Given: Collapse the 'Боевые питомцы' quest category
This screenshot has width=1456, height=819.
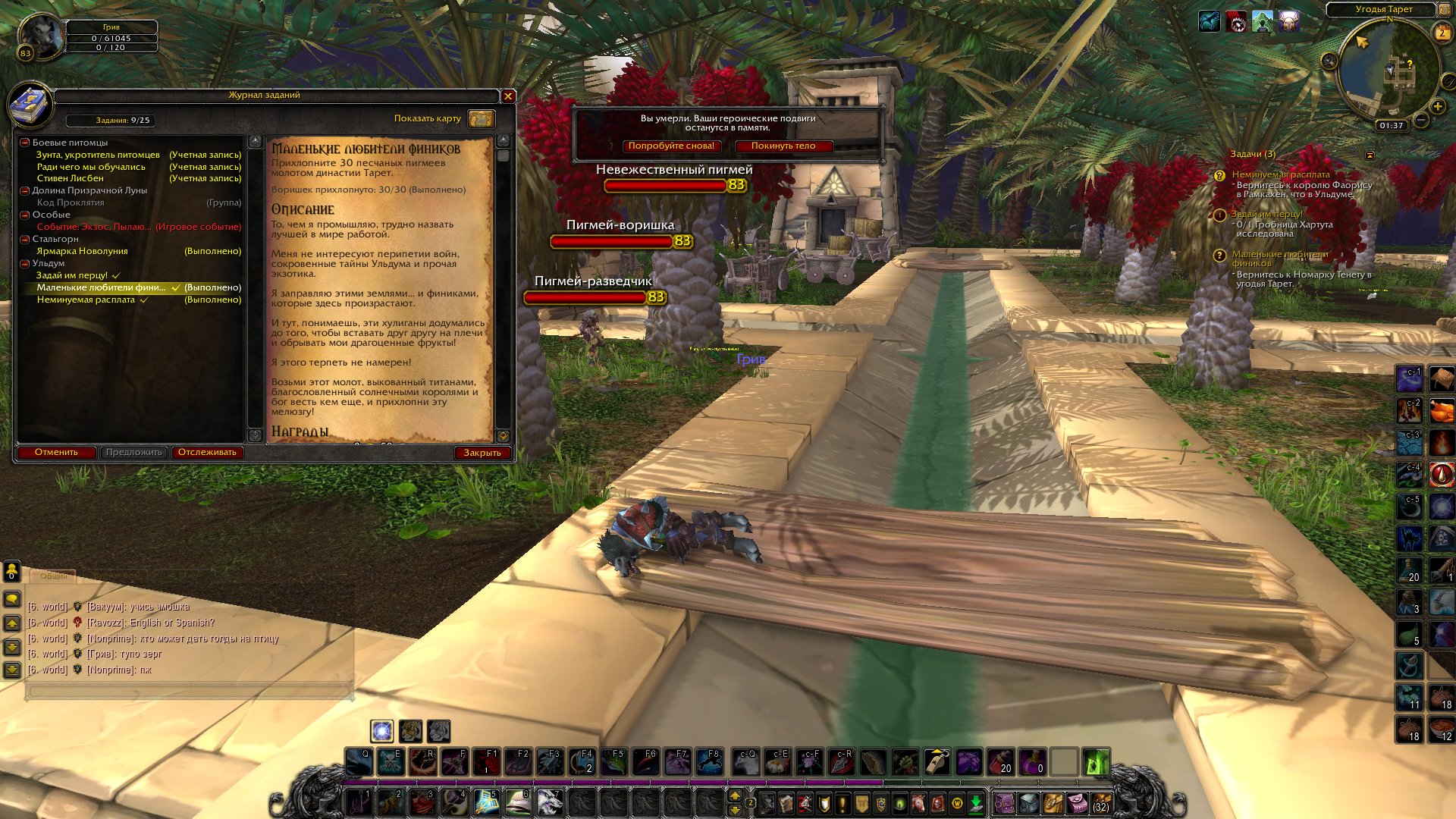Looking at the screenshot, I should 25,143.
